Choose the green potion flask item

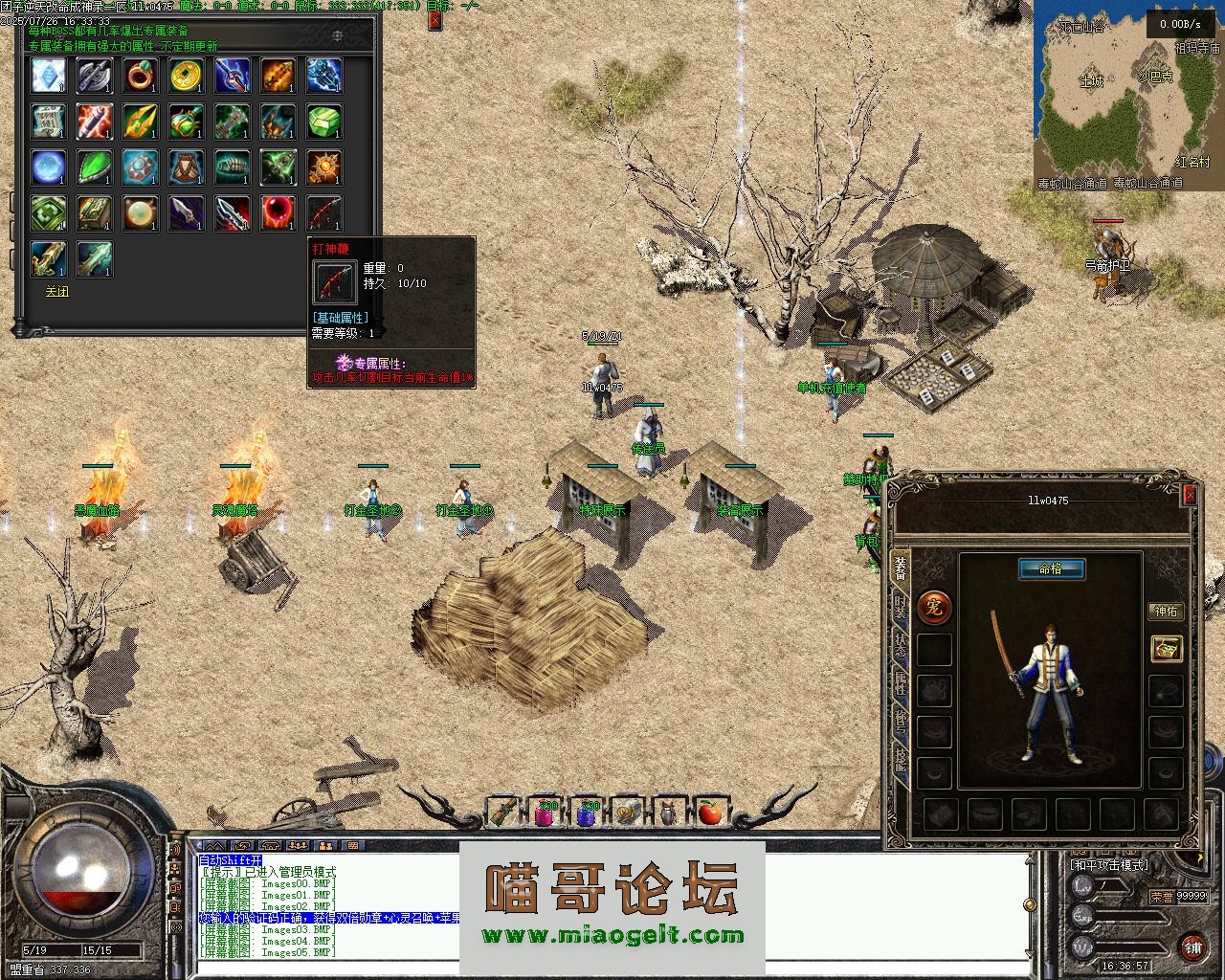pyautogui.click(x=187, y=122)
